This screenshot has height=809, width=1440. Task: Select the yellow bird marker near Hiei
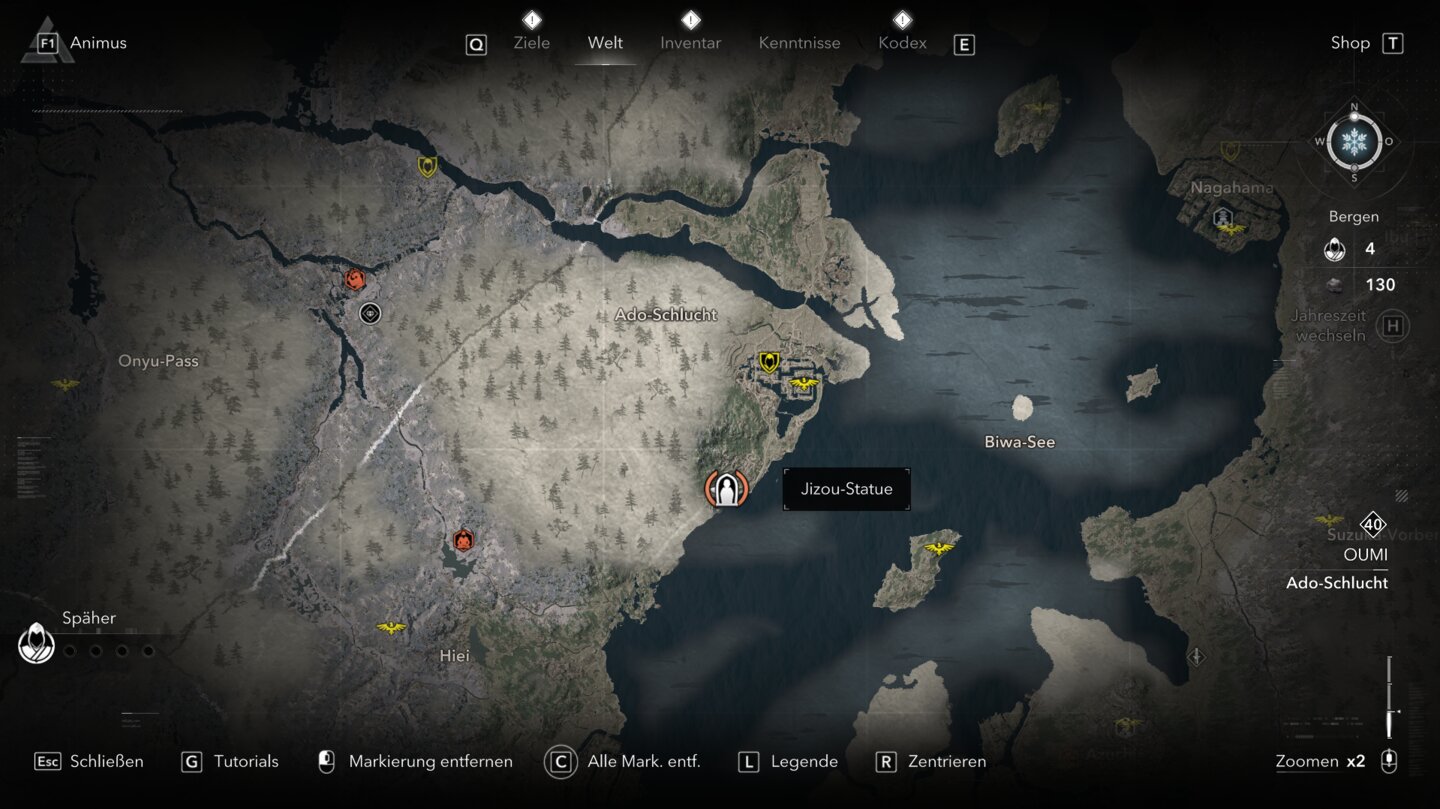(x=391, y=628)
